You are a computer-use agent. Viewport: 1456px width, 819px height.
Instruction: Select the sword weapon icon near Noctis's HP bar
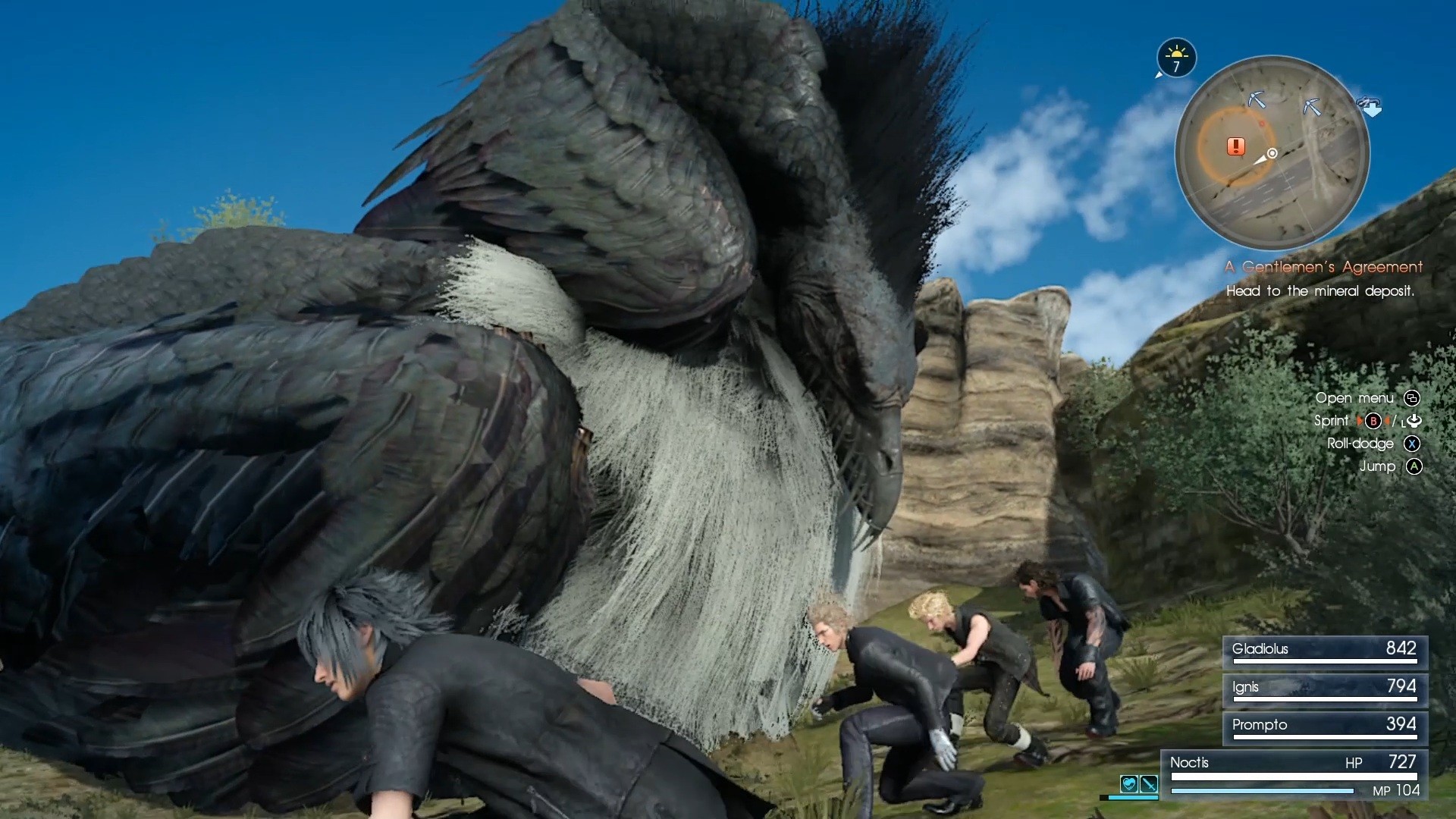(x=1149, y=786)
